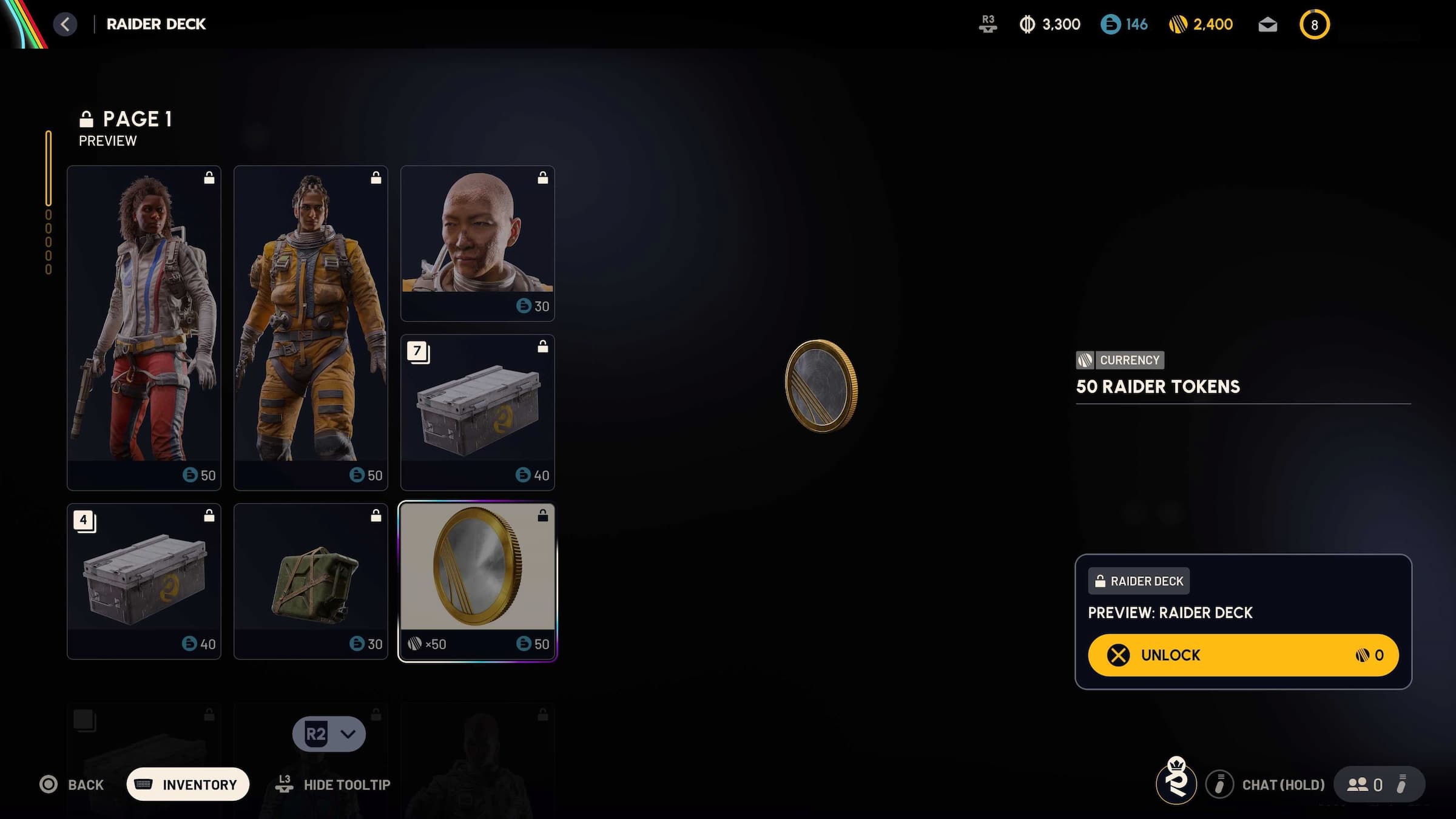Select the yellow jumpsuit raider outfit card
Image resolution: width=1456 pixels, height=819 pixels.
point(311,328)
